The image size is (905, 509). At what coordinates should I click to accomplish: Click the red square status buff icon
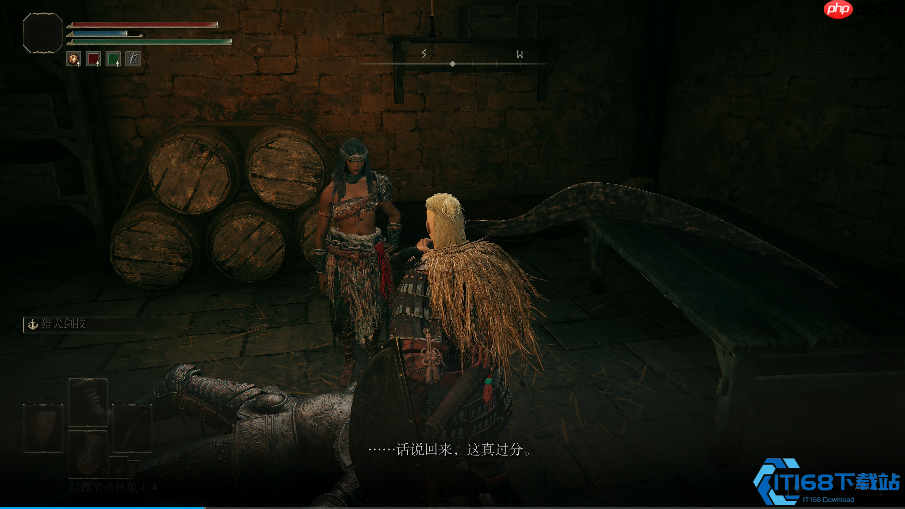pyautogui.click(x=93, y=59)
